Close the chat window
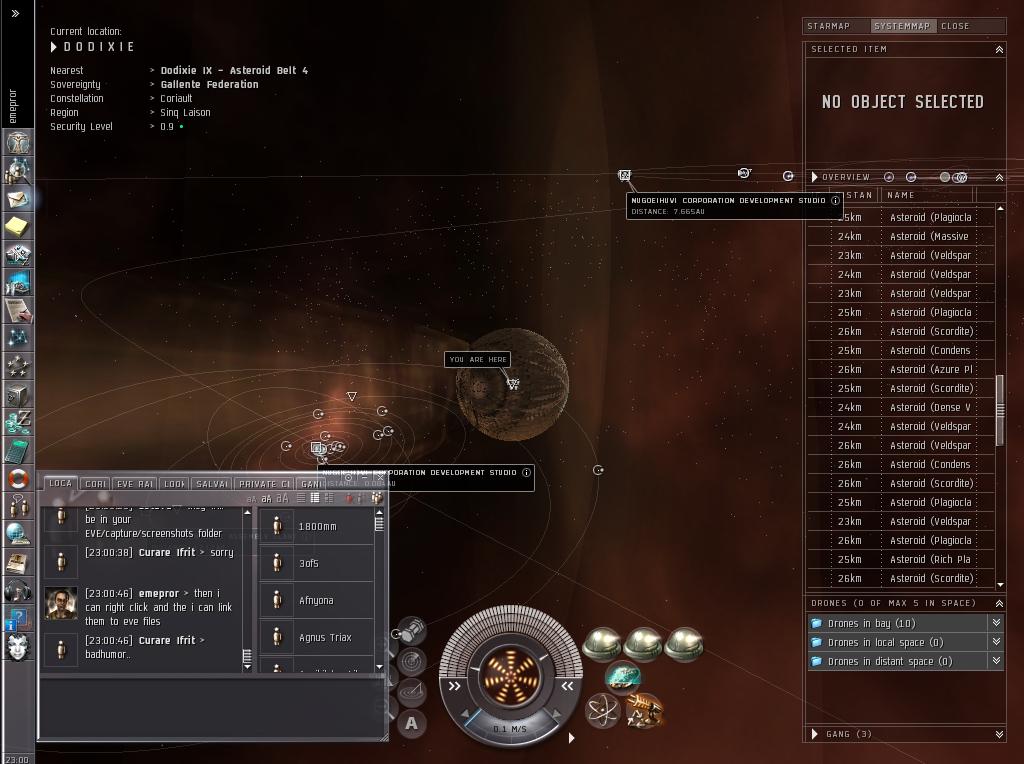 pyautogui.click(x=380, y=479)
